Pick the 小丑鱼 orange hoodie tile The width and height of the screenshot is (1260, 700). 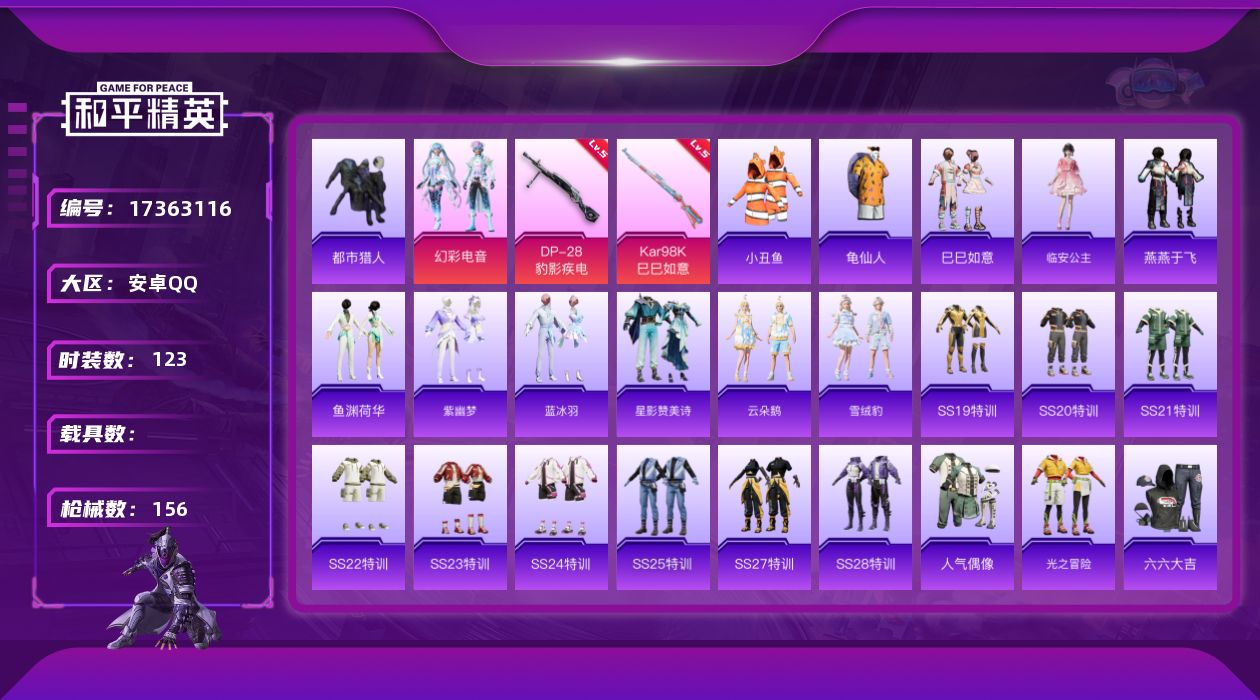coord(764,210)
